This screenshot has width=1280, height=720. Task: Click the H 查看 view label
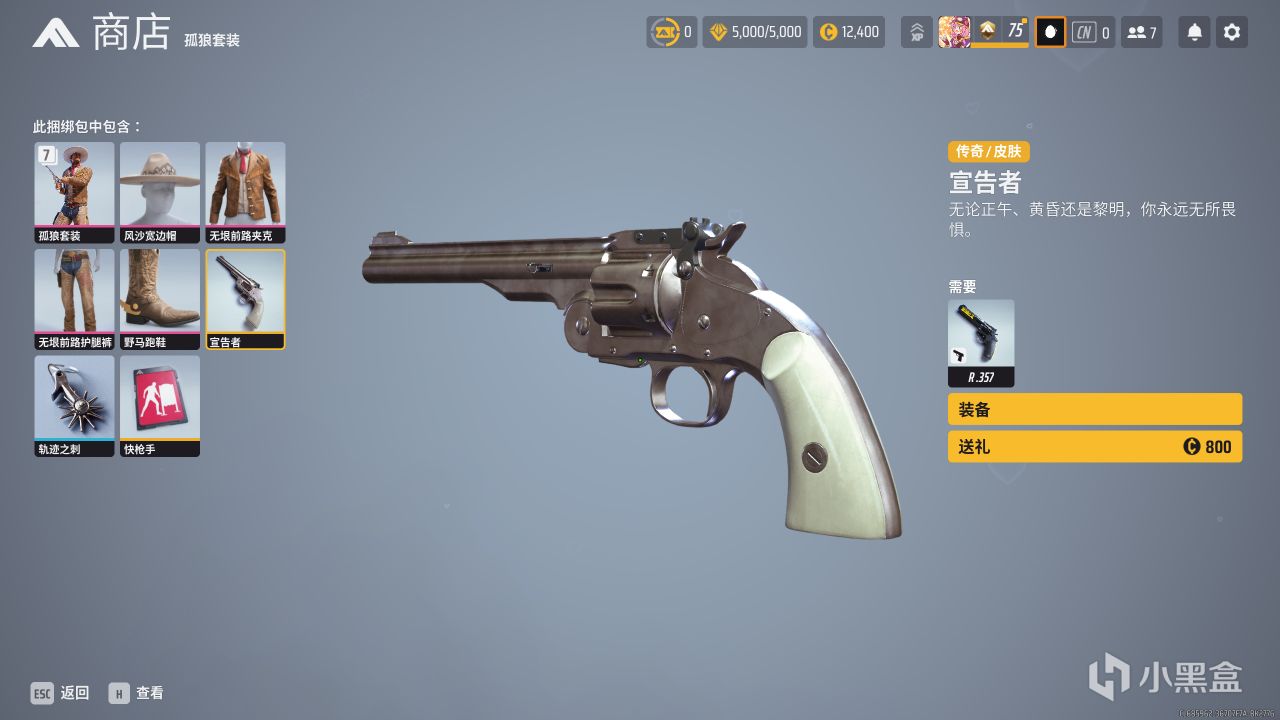pyautogui.click(x=138, y=692)
